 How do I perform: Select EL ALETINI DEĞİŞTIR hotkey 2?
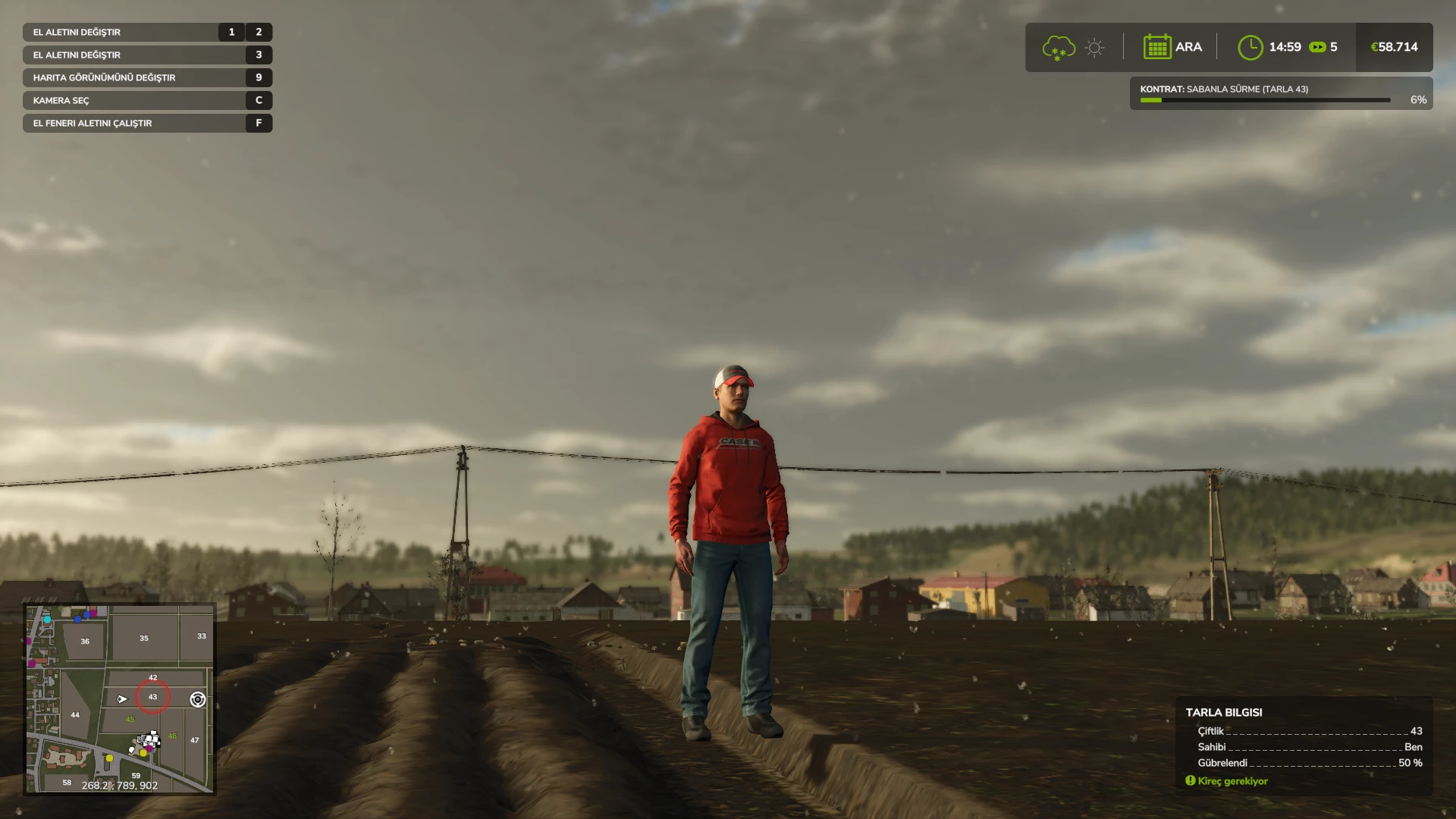point(258,32)
